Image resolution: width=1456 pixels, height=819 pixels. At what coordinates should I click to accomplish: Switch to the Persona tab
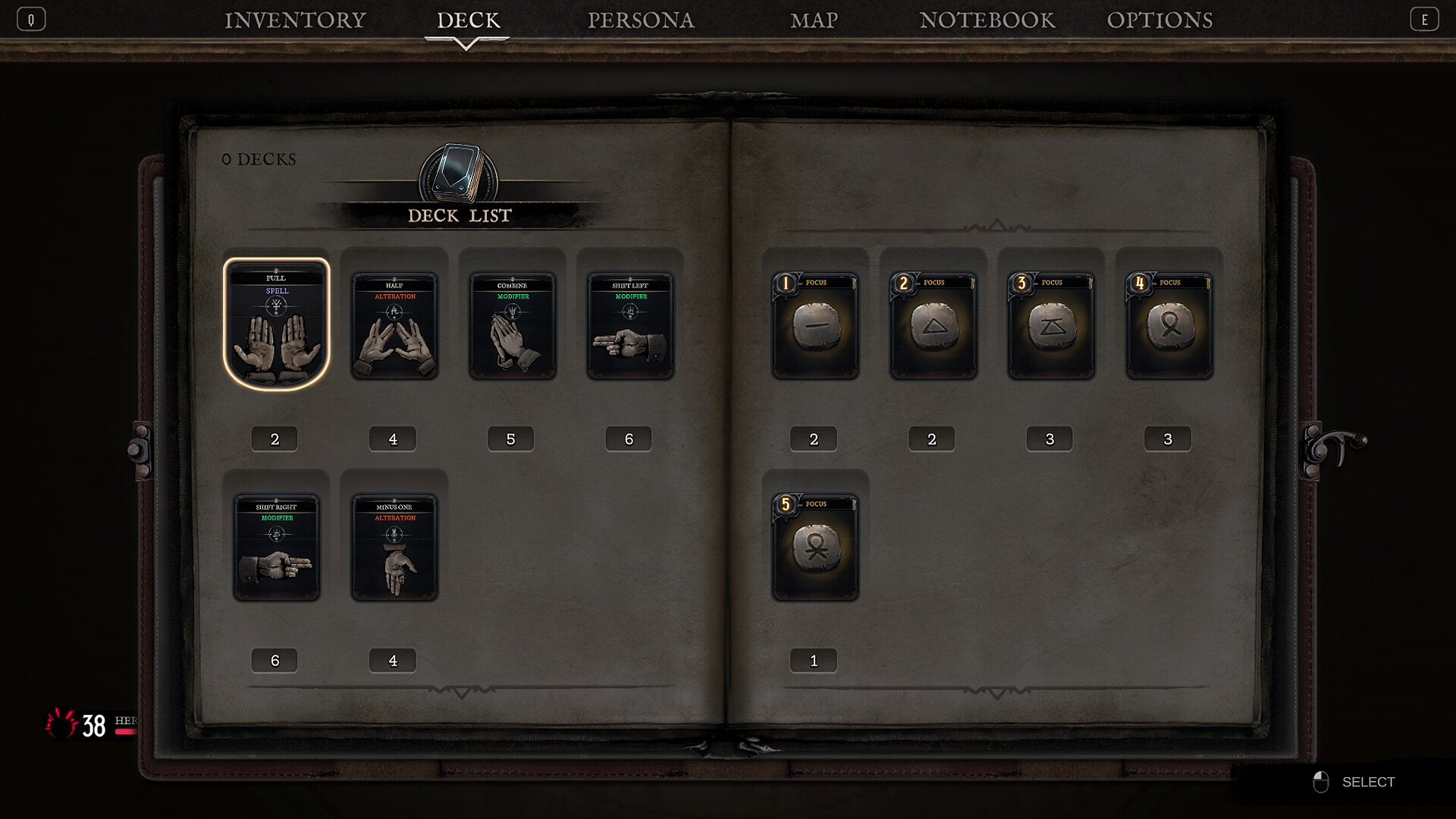click(x=641, y=20)
